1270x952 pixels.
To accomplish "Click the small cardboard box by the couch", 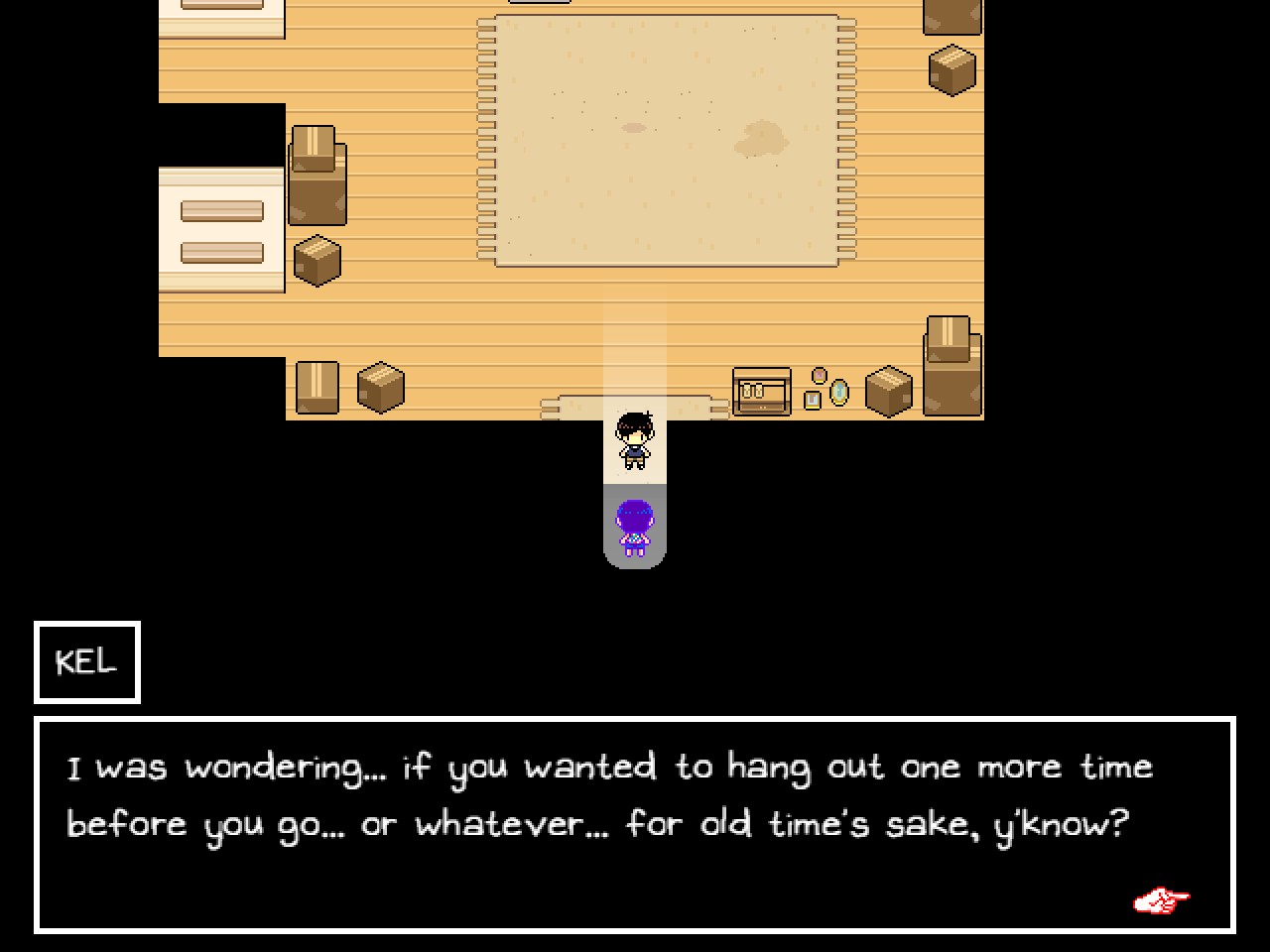I will pyautogui.click(x=316, y=260).
